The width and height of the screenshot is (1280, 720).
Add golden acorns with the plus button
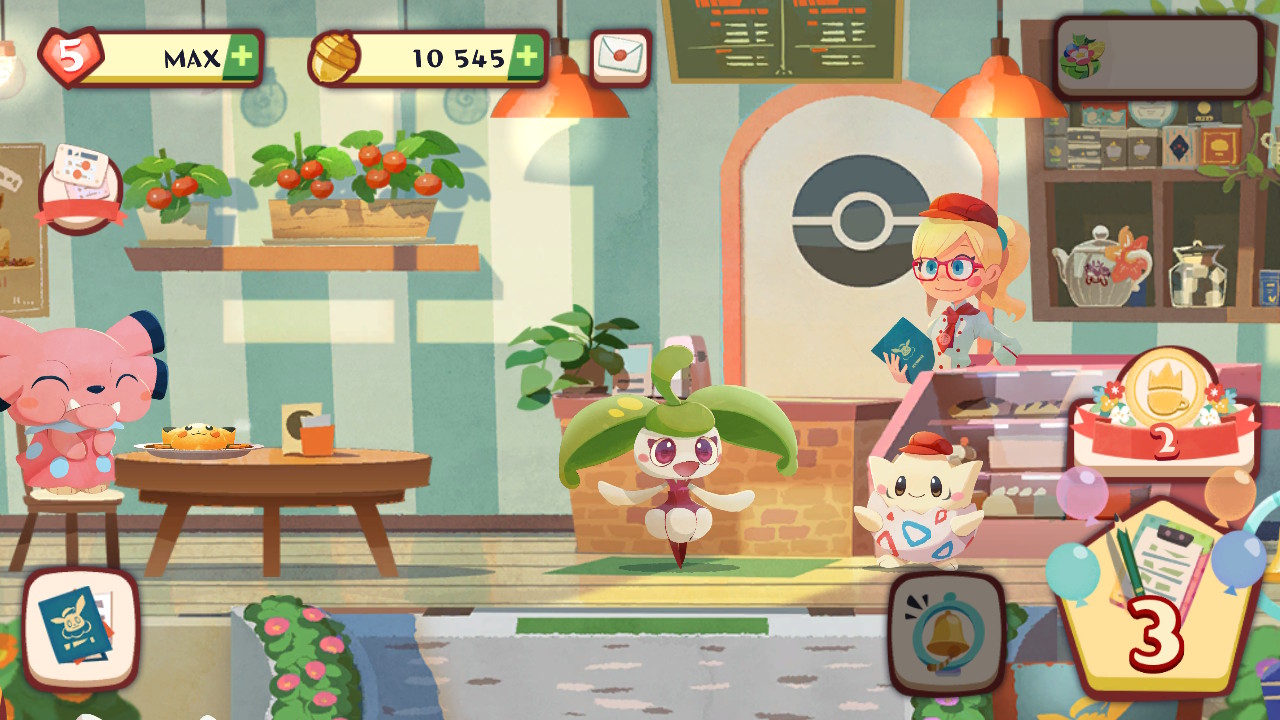(527, 58)
